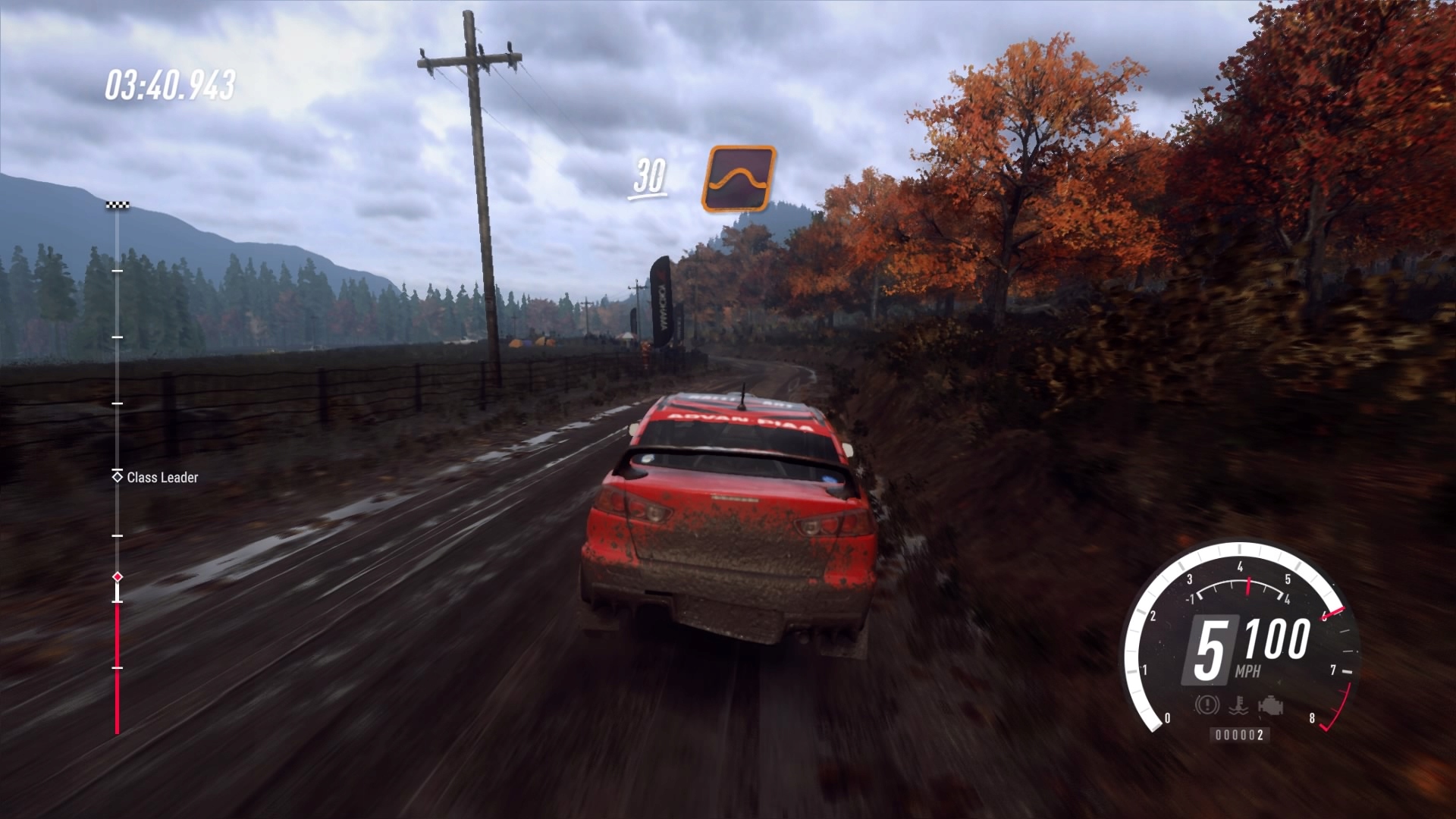
Task: Click the brake warning indicator icon
Action: pos(1207,706)
